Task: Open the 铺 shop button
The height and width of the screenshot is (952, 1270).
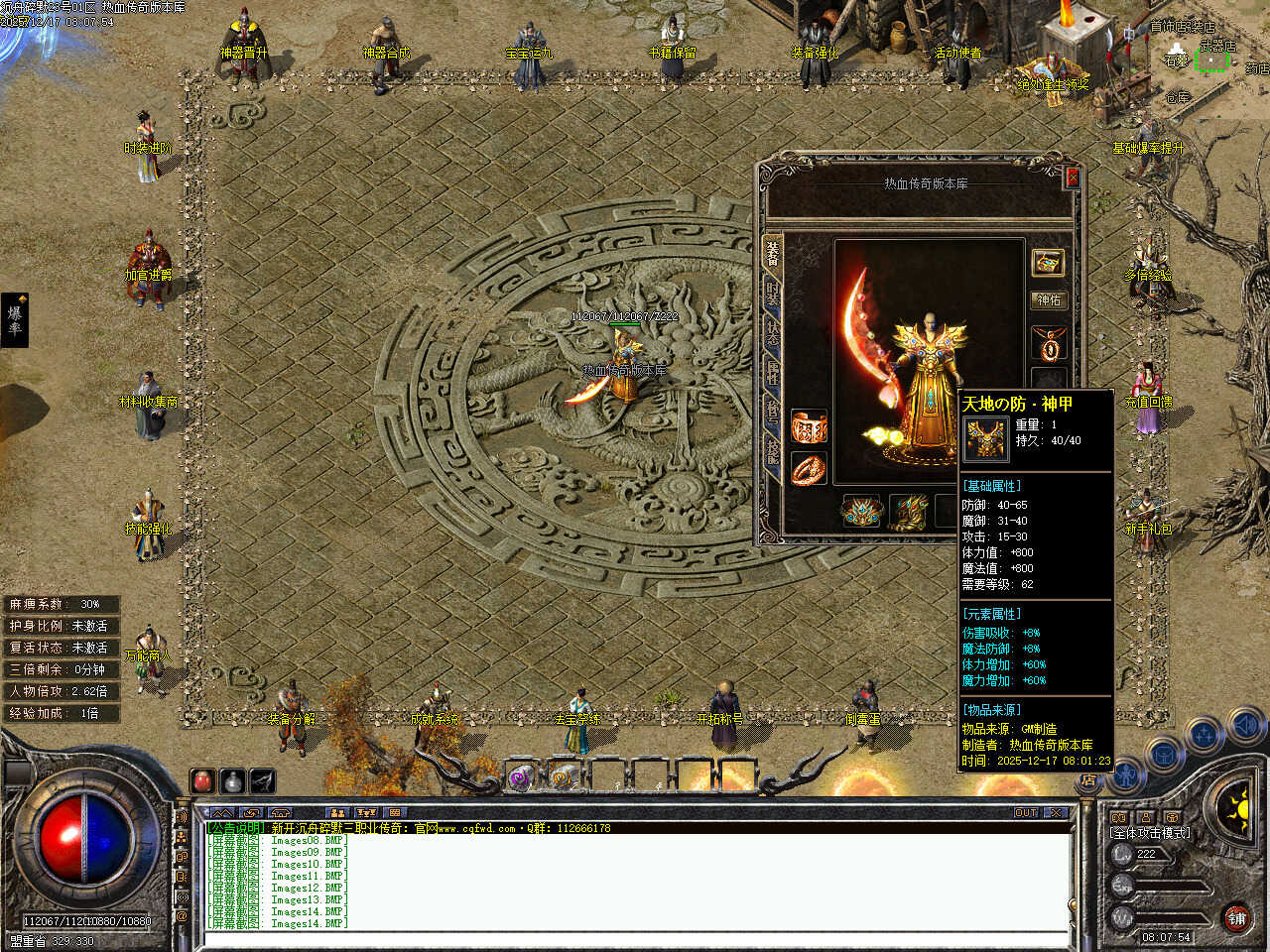Action: 1236,917
